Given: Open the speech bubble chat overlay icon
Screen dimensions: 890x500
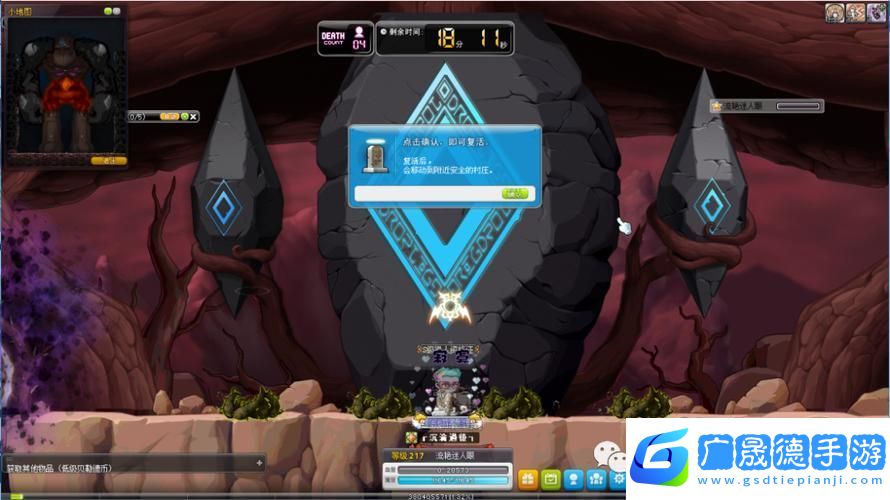Looking at the screenshot, I should tap(606, 454).
